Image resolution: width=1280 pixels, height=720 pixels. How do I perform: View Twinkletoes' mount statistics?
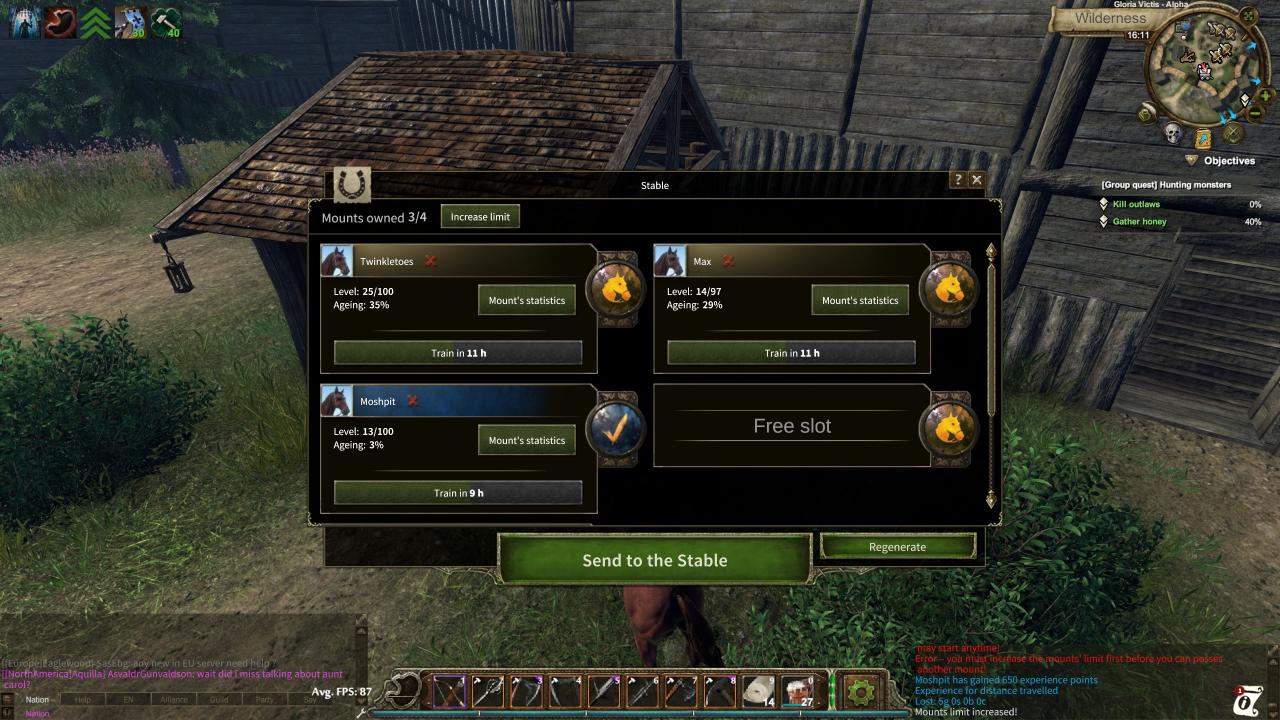click(526, 300)
